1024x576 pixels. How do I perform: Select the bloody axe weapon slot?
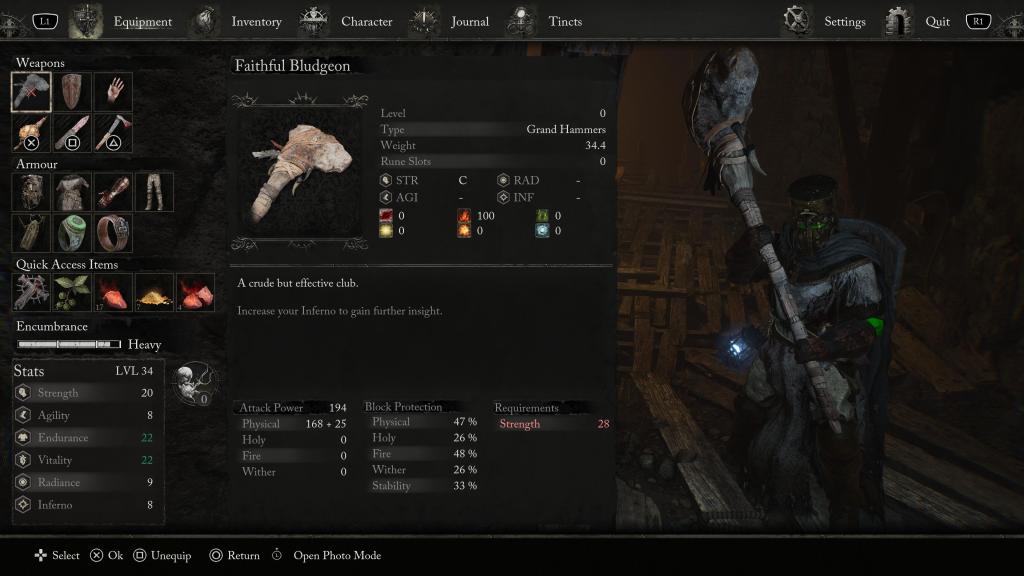point(114,133)
